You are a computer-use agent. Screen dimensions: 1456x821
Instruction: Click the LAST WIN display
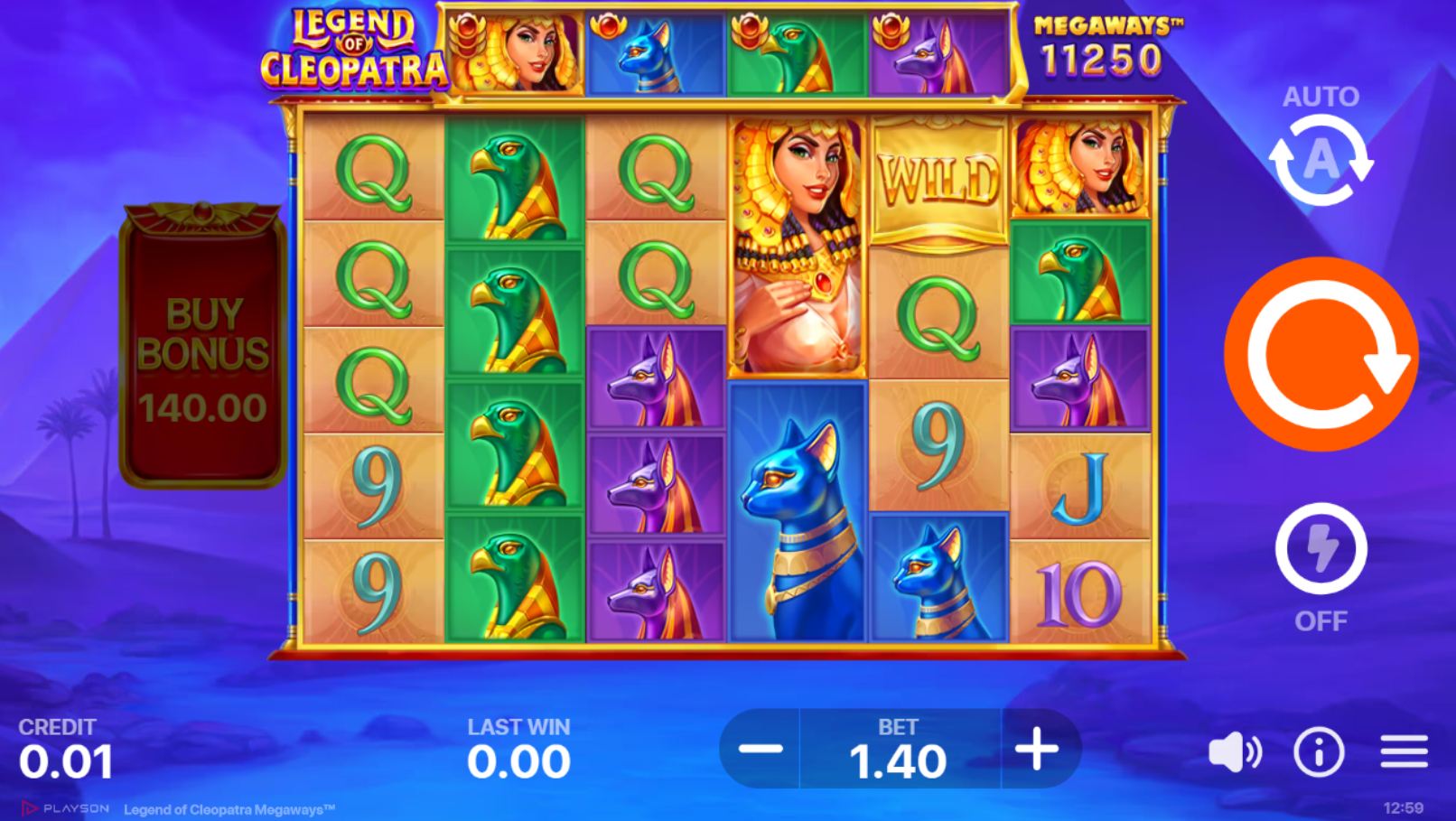[521, 750]
